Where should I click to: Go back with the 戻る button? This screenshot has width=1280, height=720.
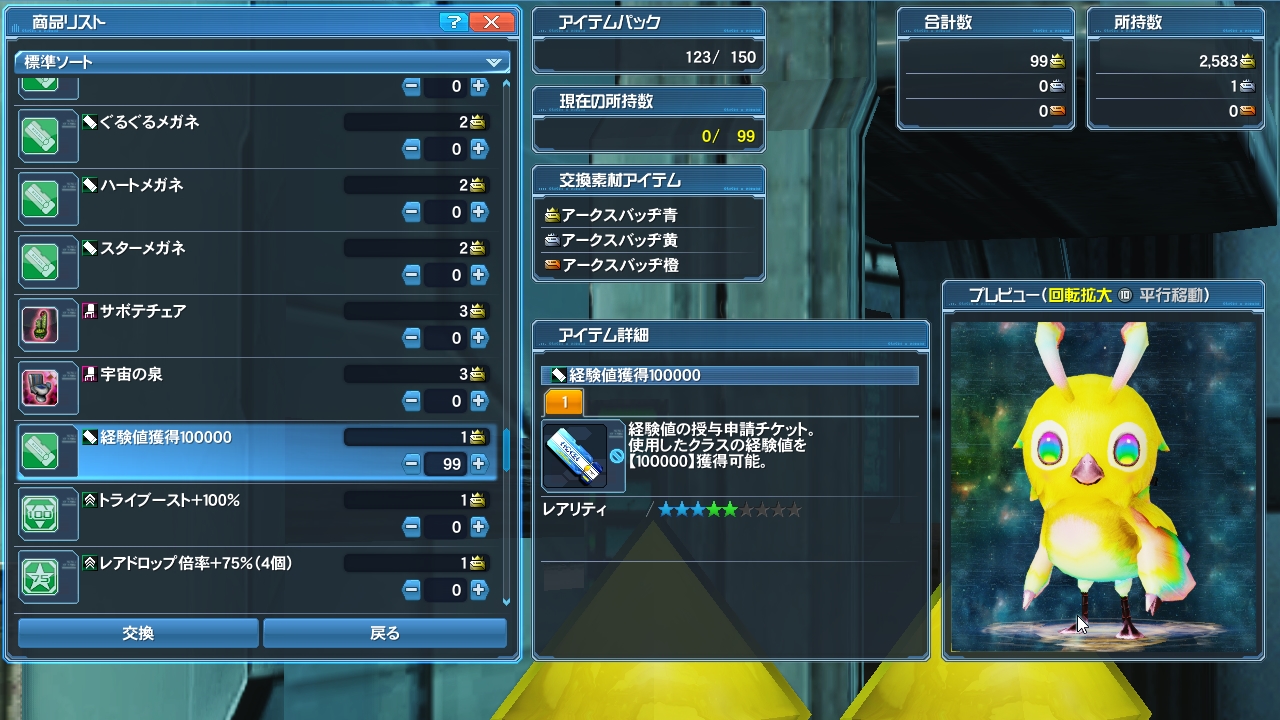(385, 633)
